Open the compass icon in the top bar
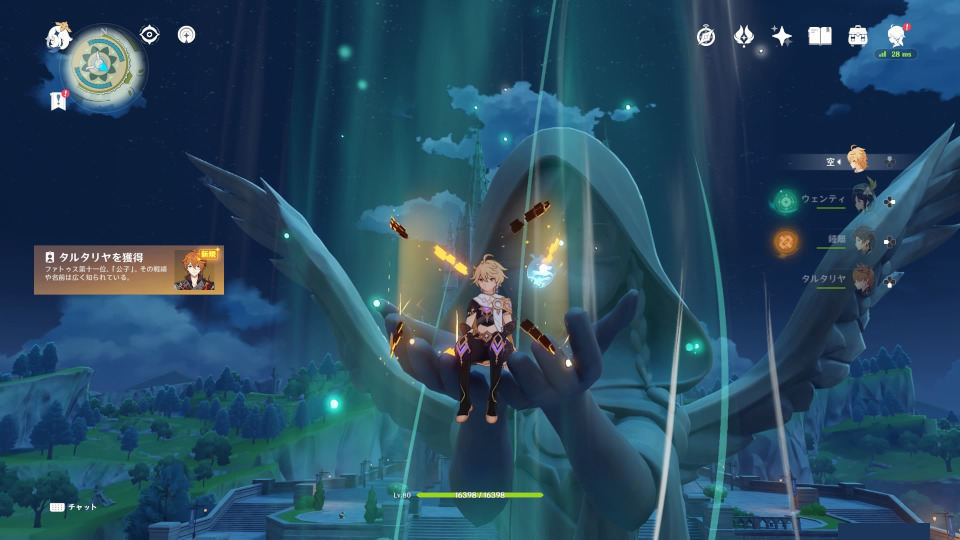Image resolution: width=960 pixels, height=540 pixels. 706,36
